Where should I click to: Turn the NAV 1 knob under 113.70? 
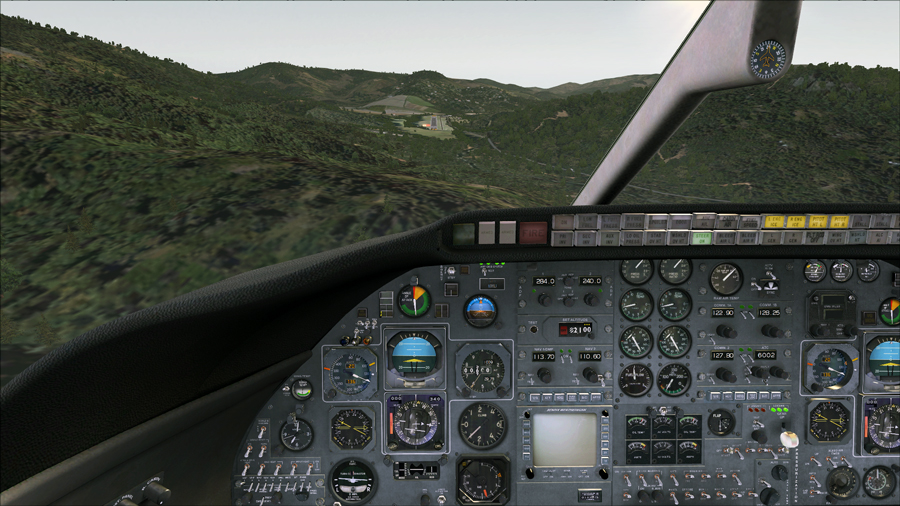click(x=543, y=374)
